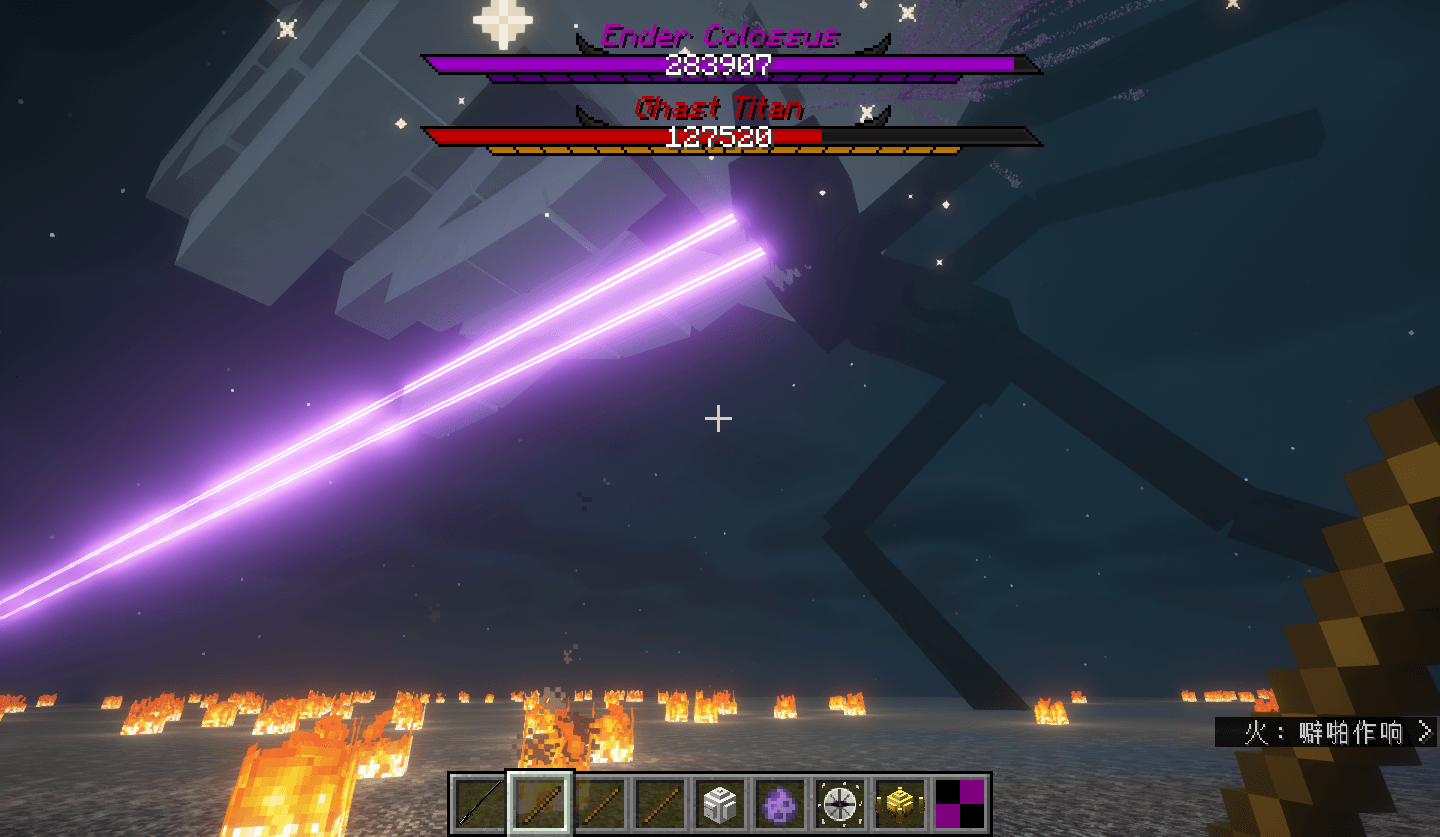Screen dimensions: 1440x837
Task: Expand the subtitle box using its chevron
Action: click(x=1426, y=732)
